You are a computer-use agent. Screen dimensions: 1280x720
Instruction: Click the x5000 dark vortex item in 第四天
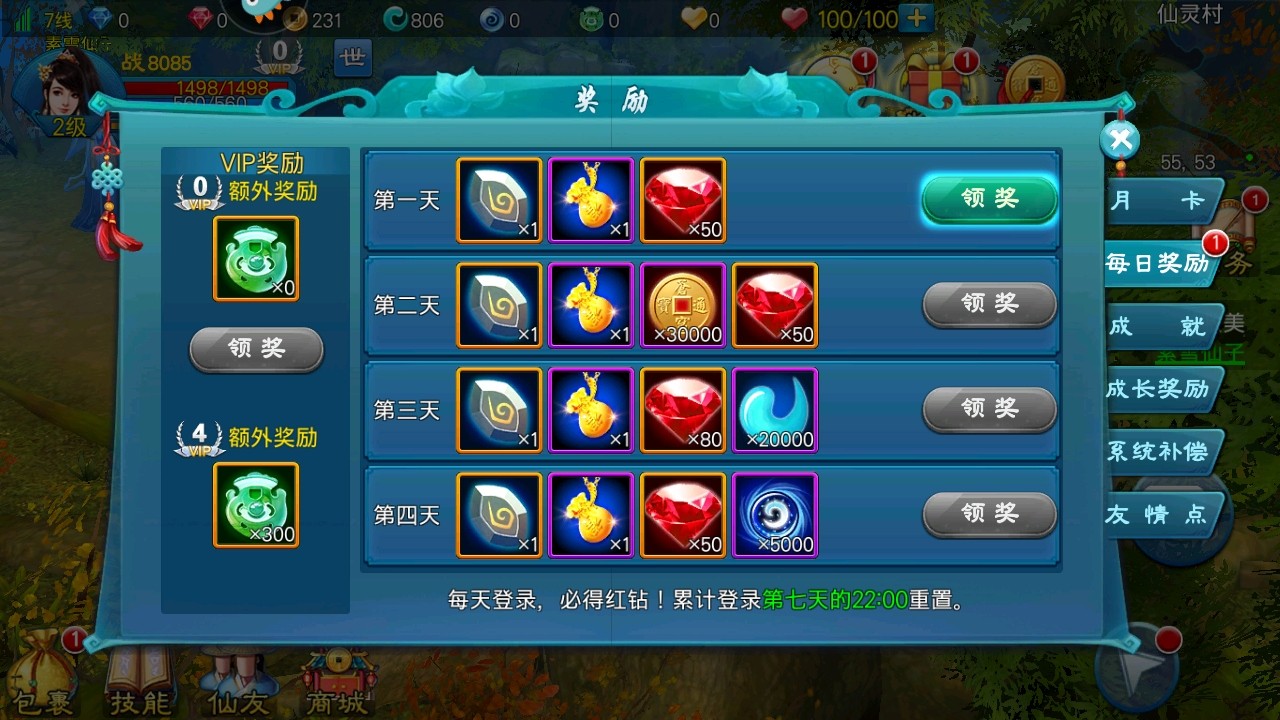tap(775, 514)
